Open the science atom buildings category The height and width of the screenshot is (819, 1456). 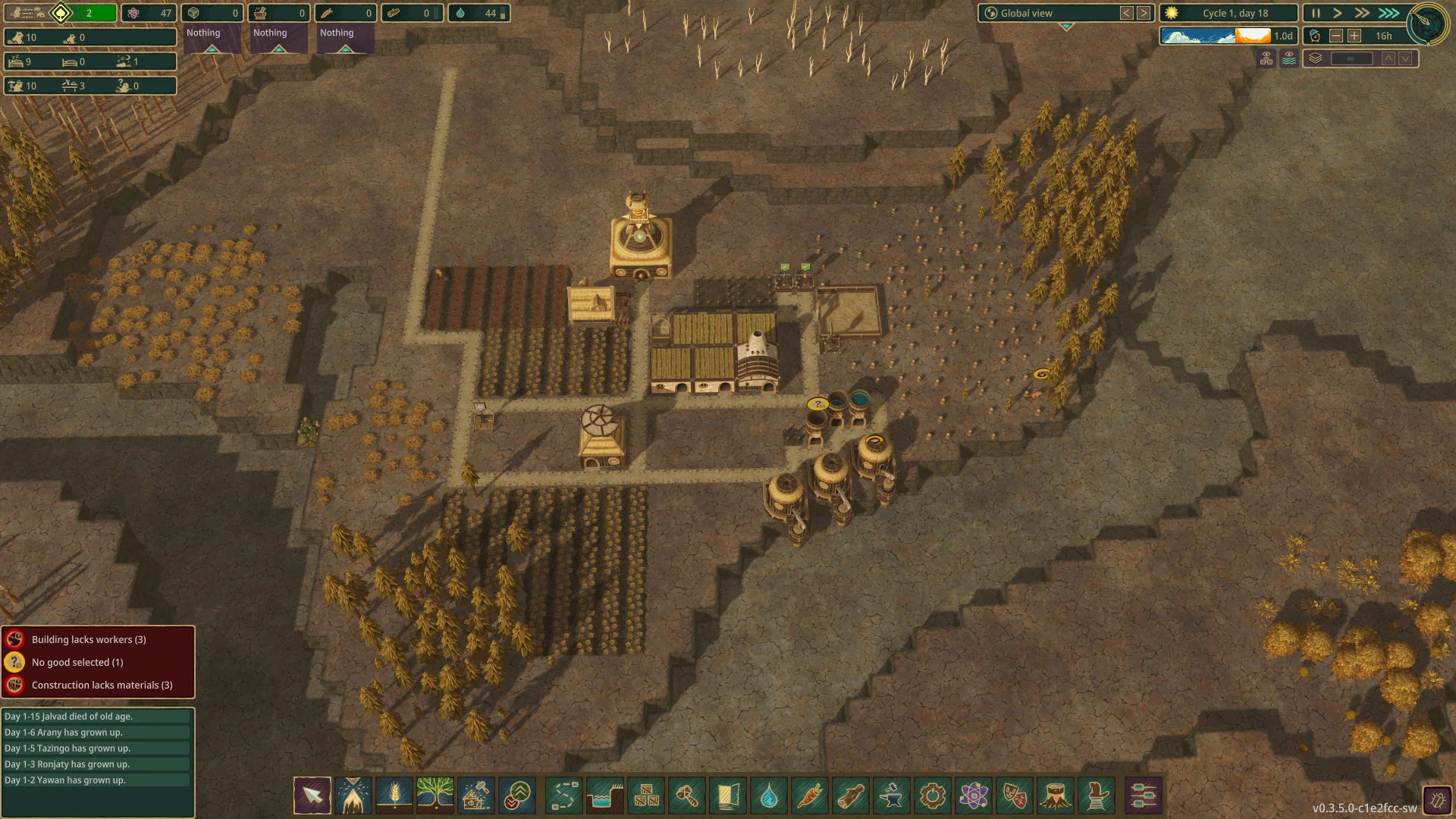pyautogui.click(x=974, y=795)
